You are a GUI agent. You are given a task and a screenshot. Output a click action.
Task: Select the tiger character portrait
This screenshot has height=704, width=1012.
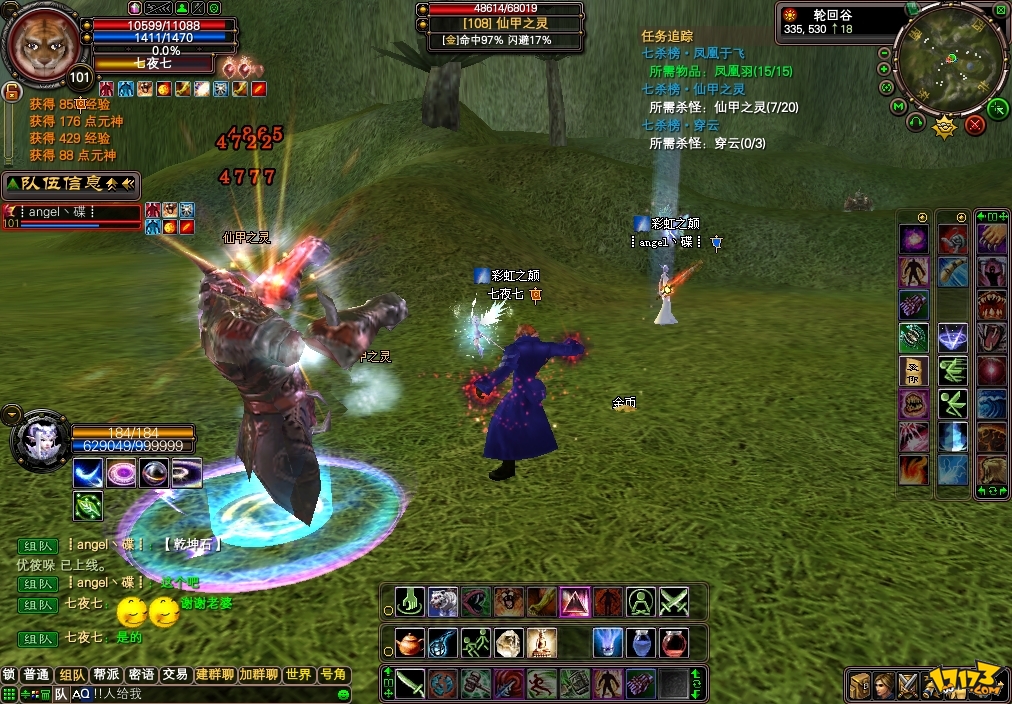point(42,45)
